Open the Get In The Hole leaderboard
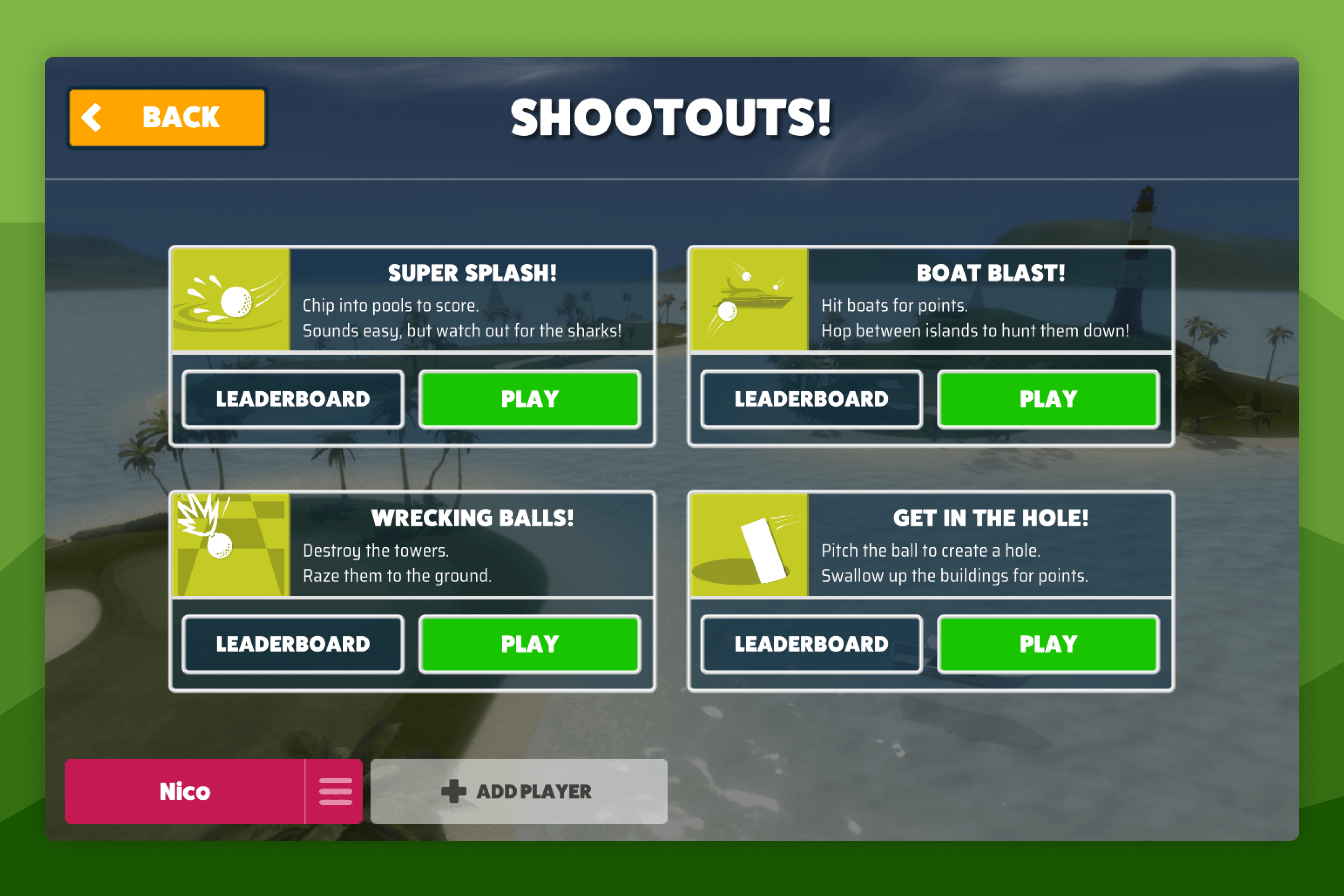 click(x=811, y=643)
